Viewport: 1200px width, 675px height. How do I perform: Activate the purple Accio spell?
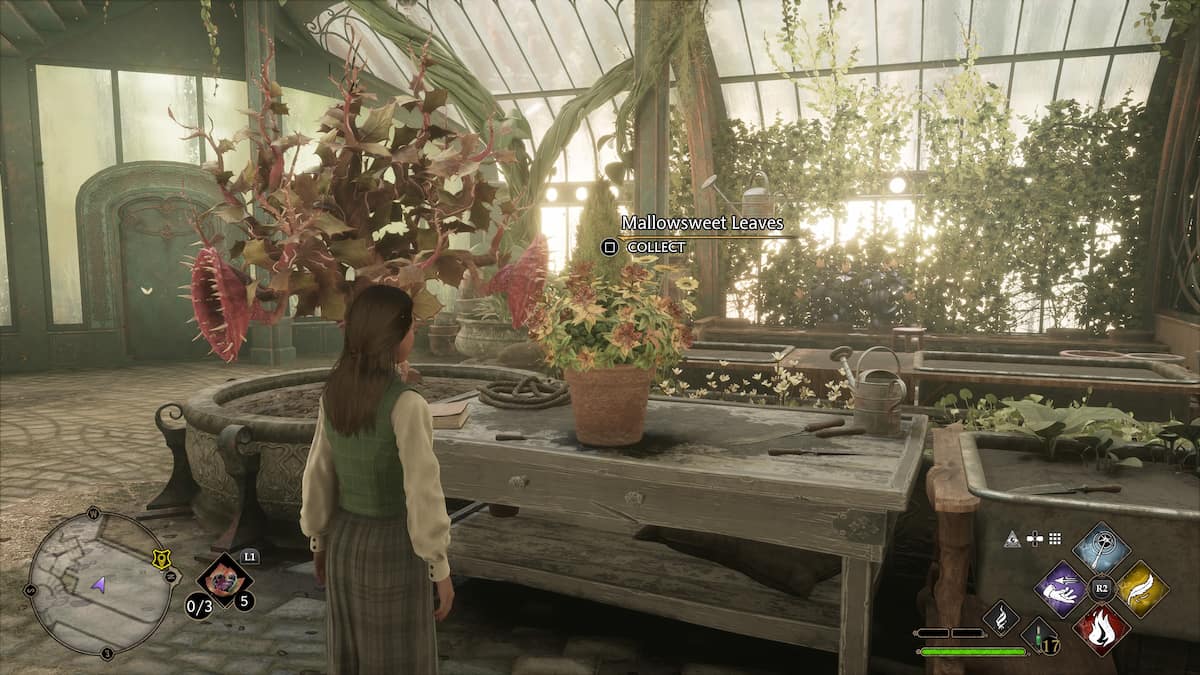point(1060,589)
